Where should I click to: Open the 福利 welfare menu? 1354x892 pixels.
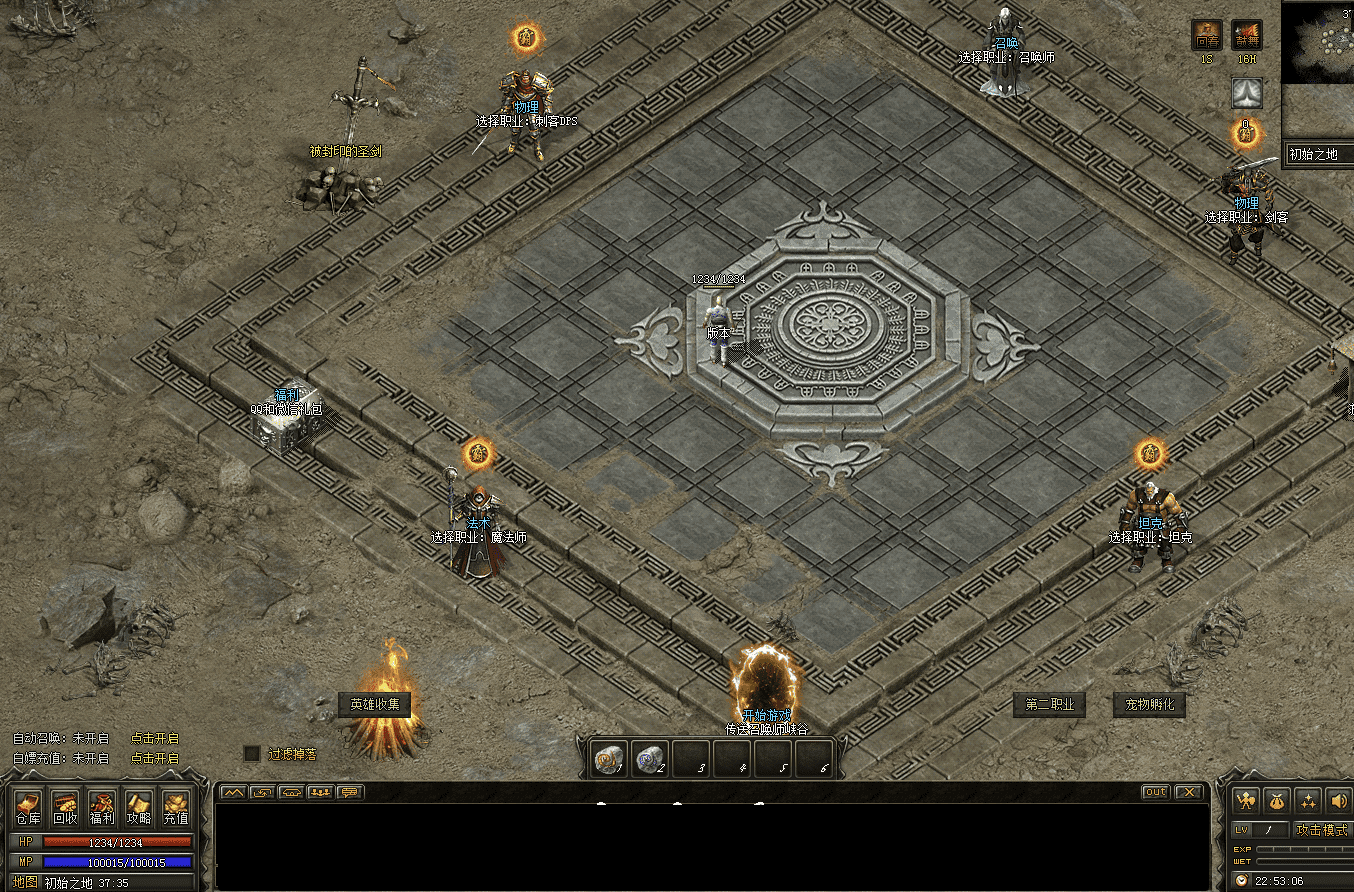coord(102,807)
